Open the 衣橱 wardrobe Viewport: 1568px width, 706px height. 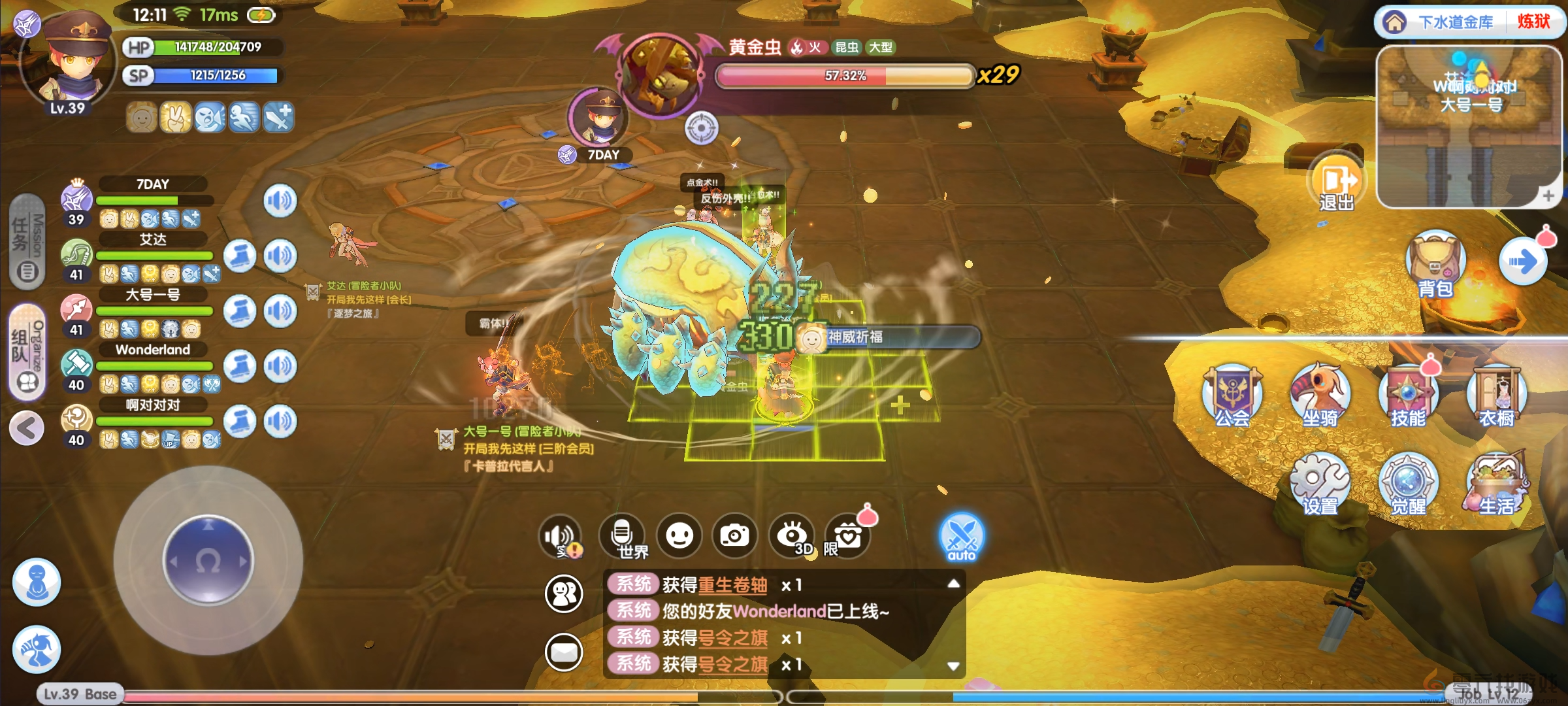point(1496,395)
